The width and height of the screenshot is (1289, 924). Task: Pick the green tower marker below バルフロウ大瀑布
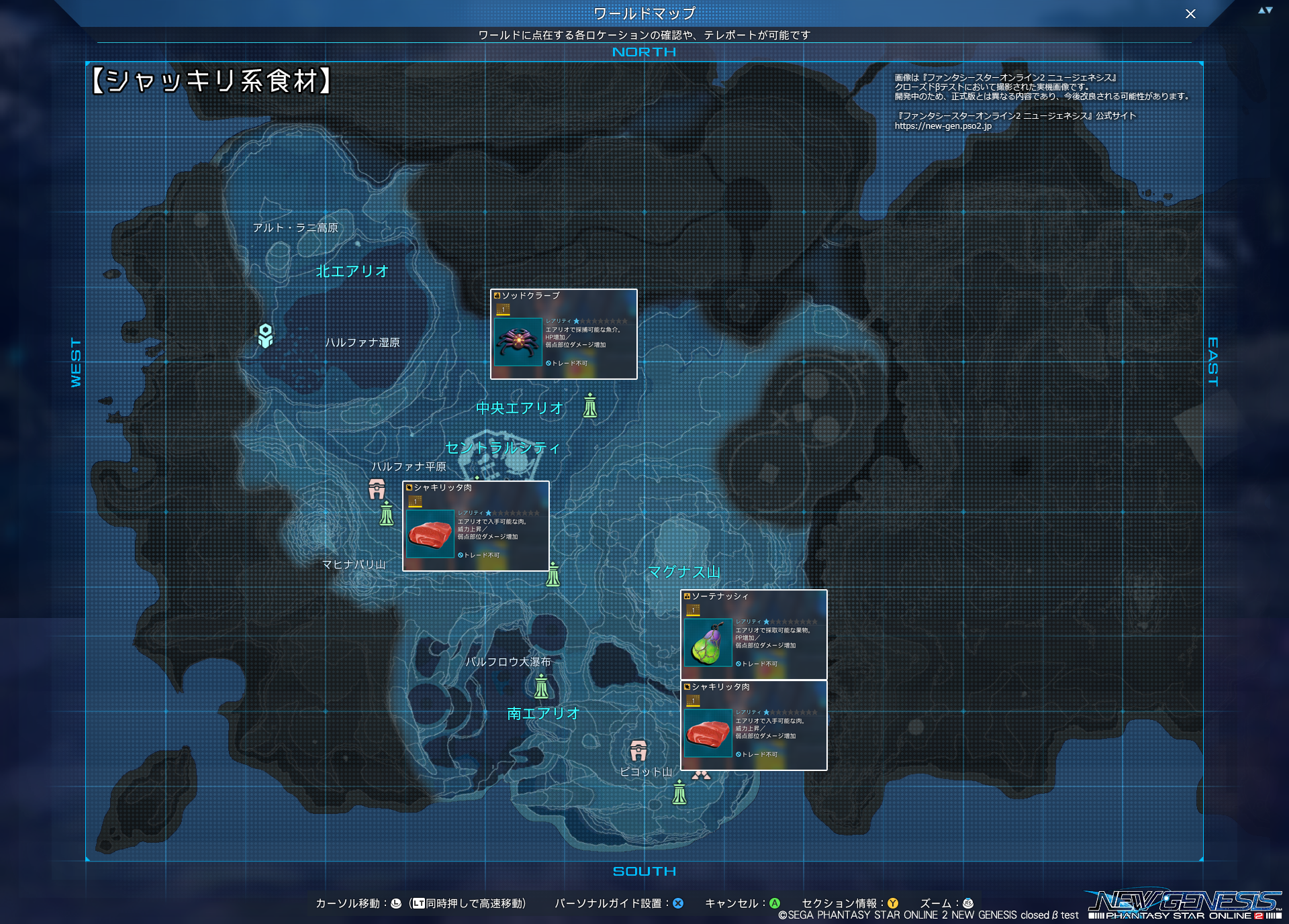tap(541, 686)
